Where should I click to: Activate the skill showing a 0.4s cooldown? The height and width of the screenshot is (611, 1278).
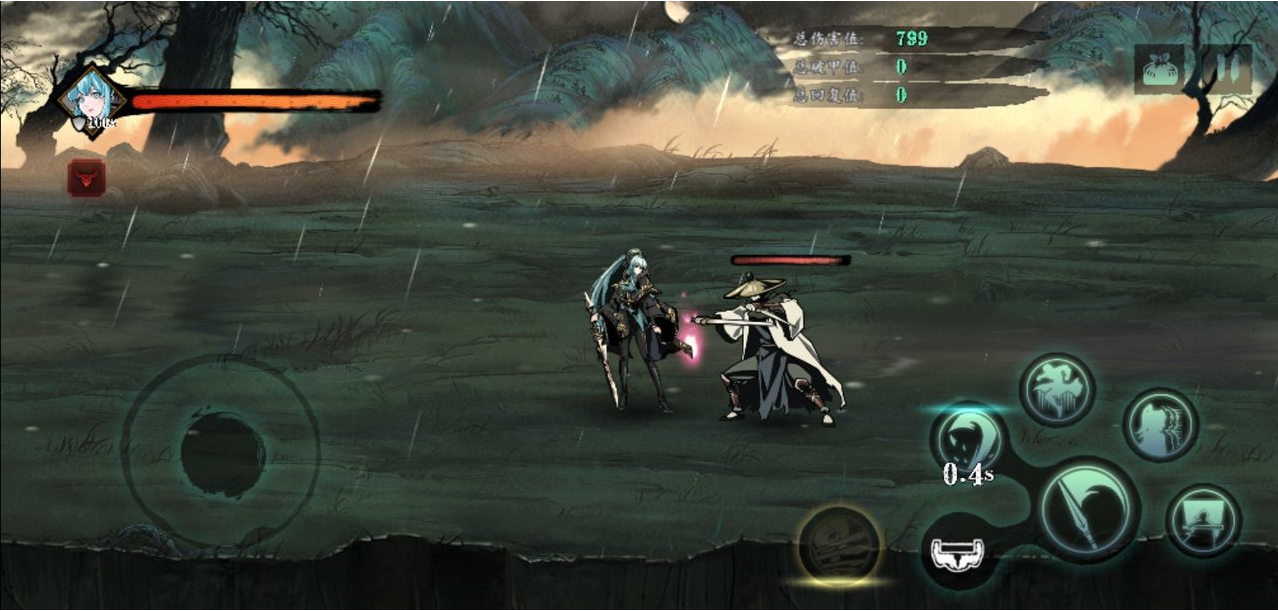pyautogui.click(x=968, y=439)
